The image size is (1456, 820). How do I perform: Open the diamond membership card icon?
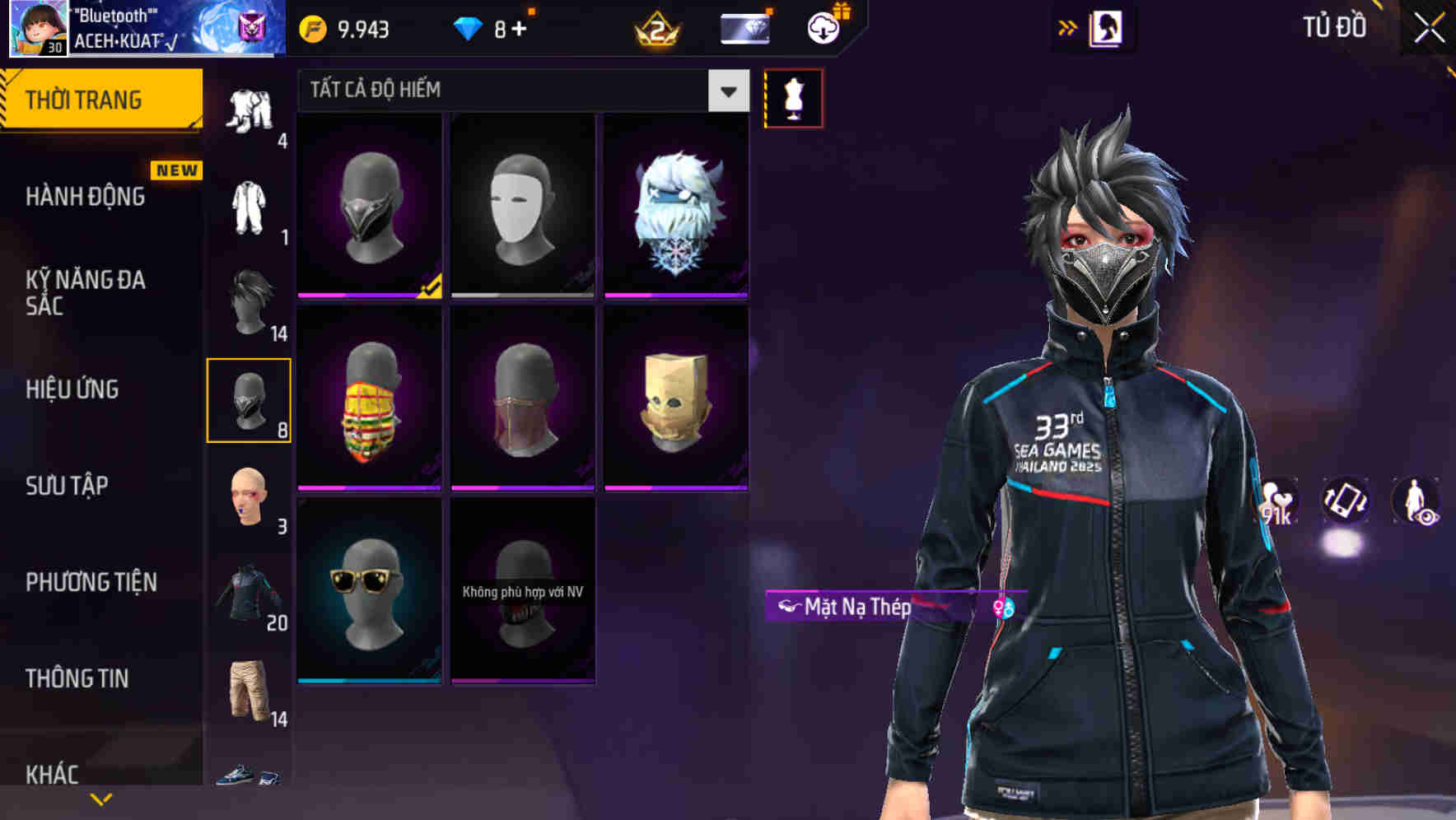744,27
